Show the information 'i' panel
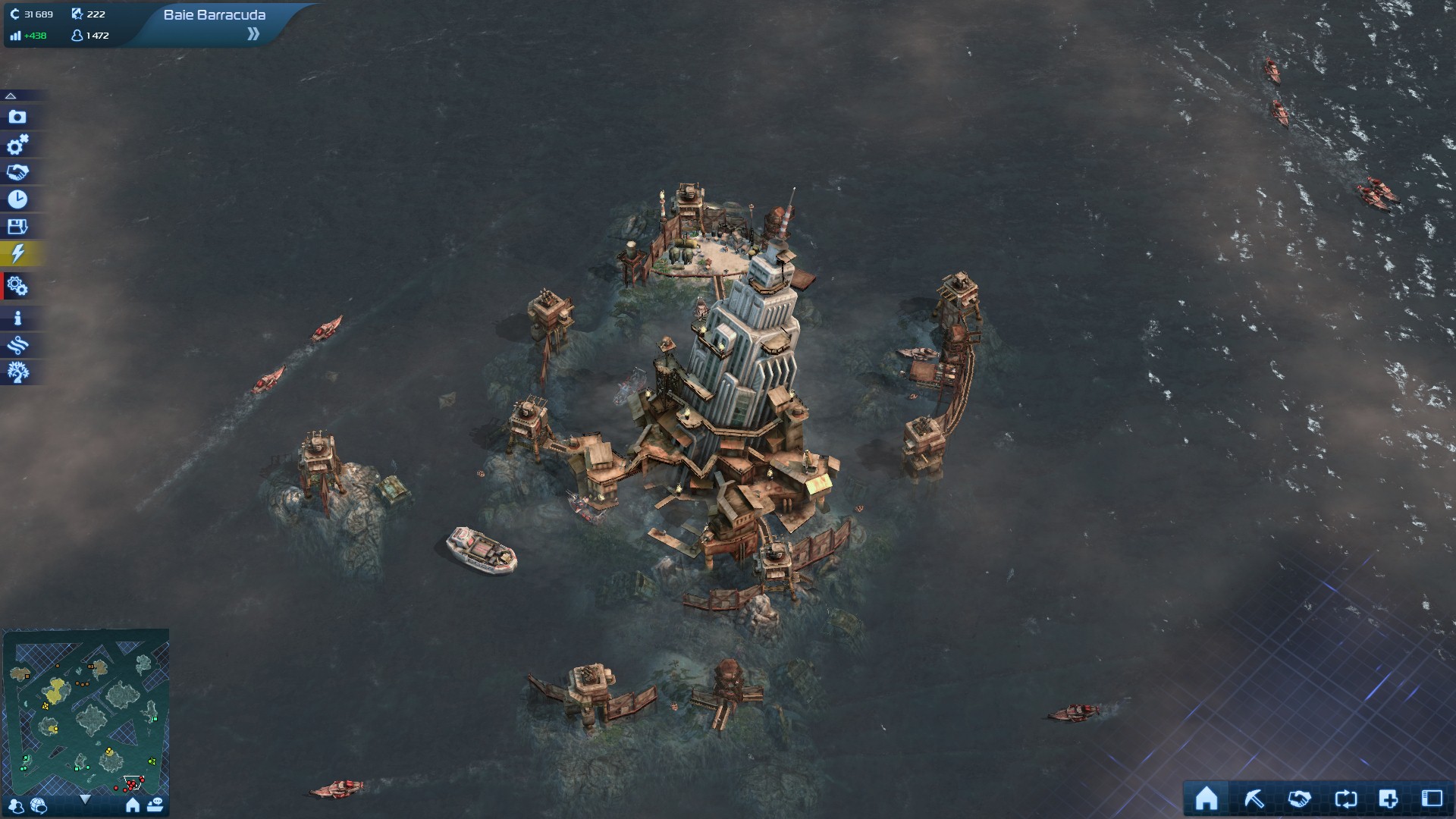The image size is (1456, 819). click(17, 318)
